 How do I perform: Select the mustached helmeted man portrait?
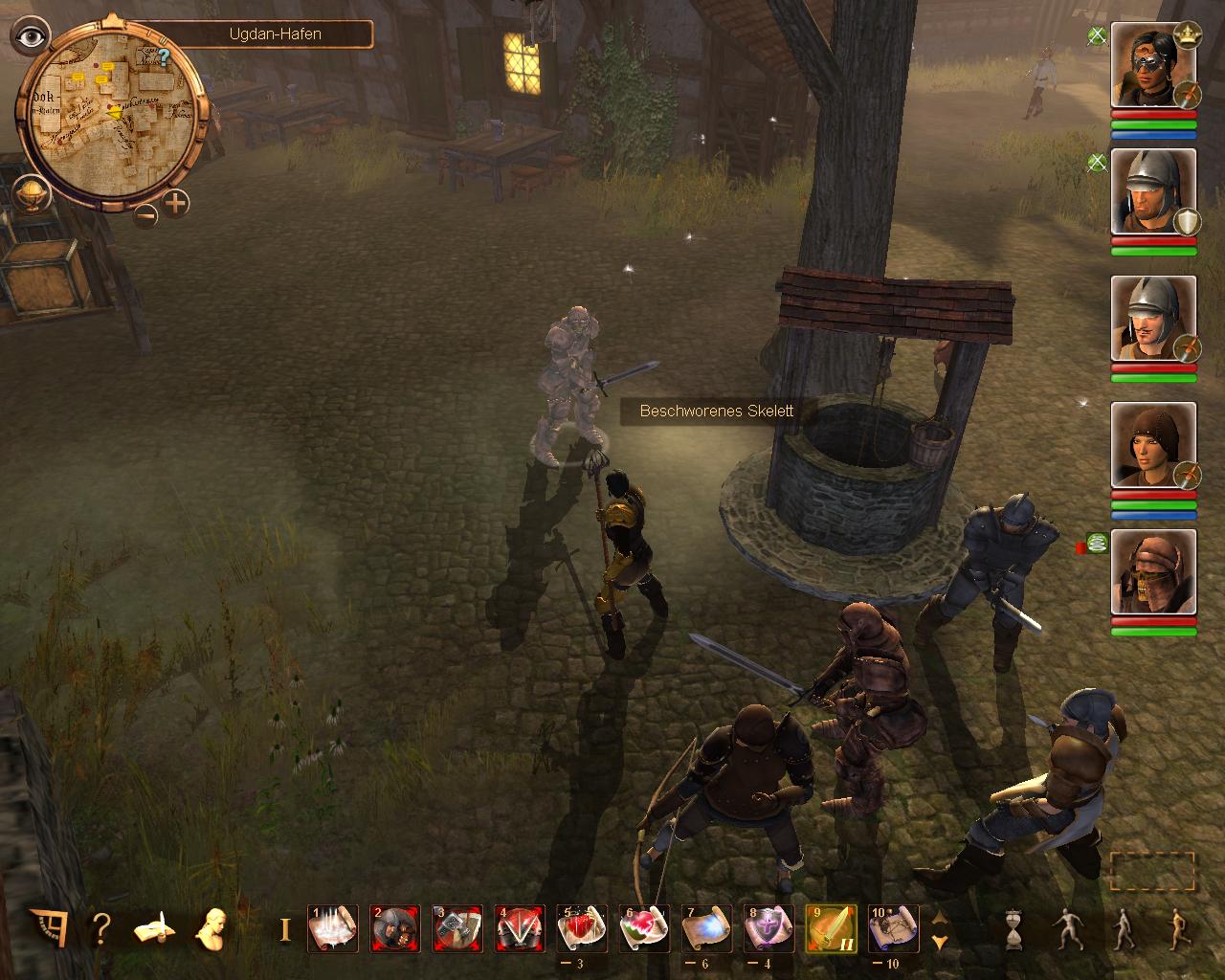click(1152, 319)
